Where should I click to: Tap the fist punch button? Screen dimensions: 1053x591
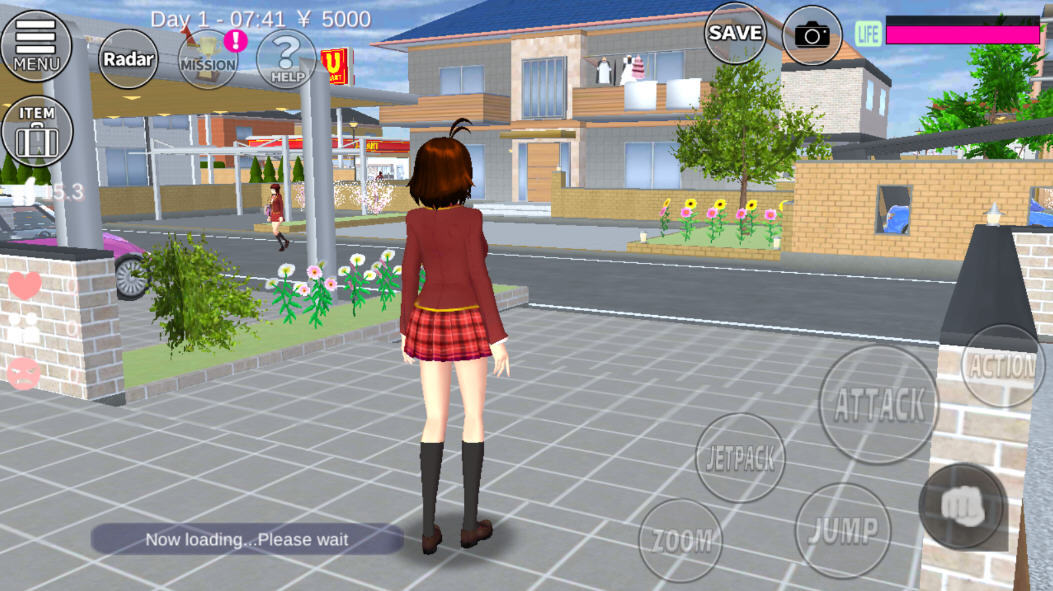962,506
